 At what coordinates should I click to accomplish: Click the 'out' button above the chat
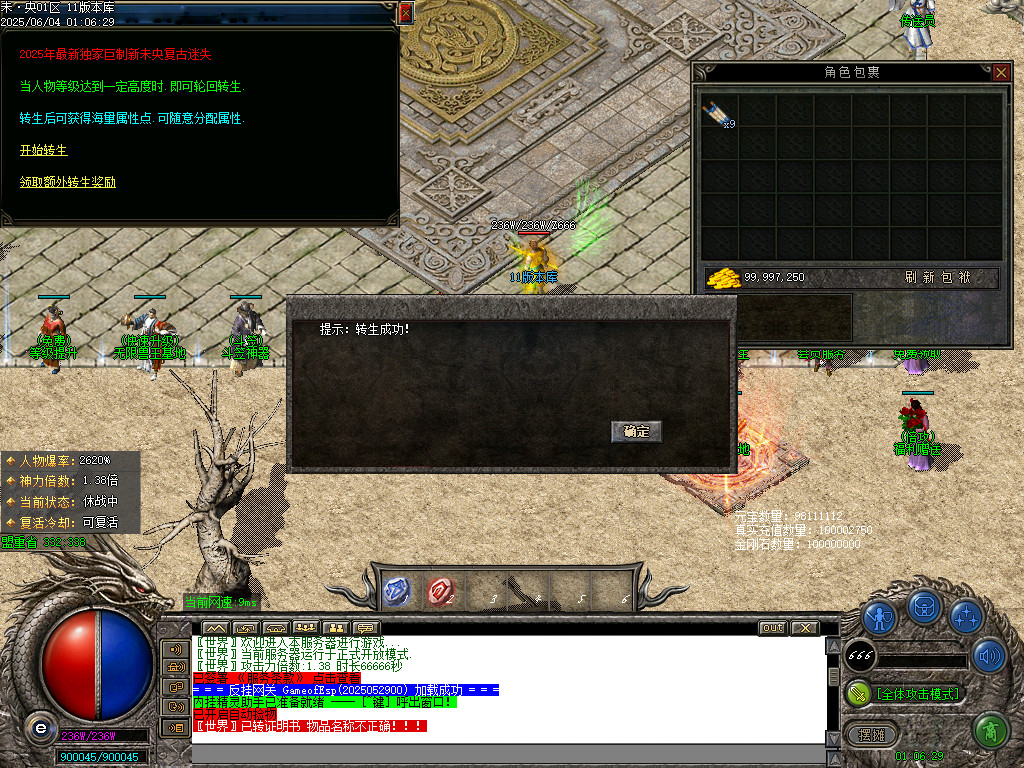772,628
